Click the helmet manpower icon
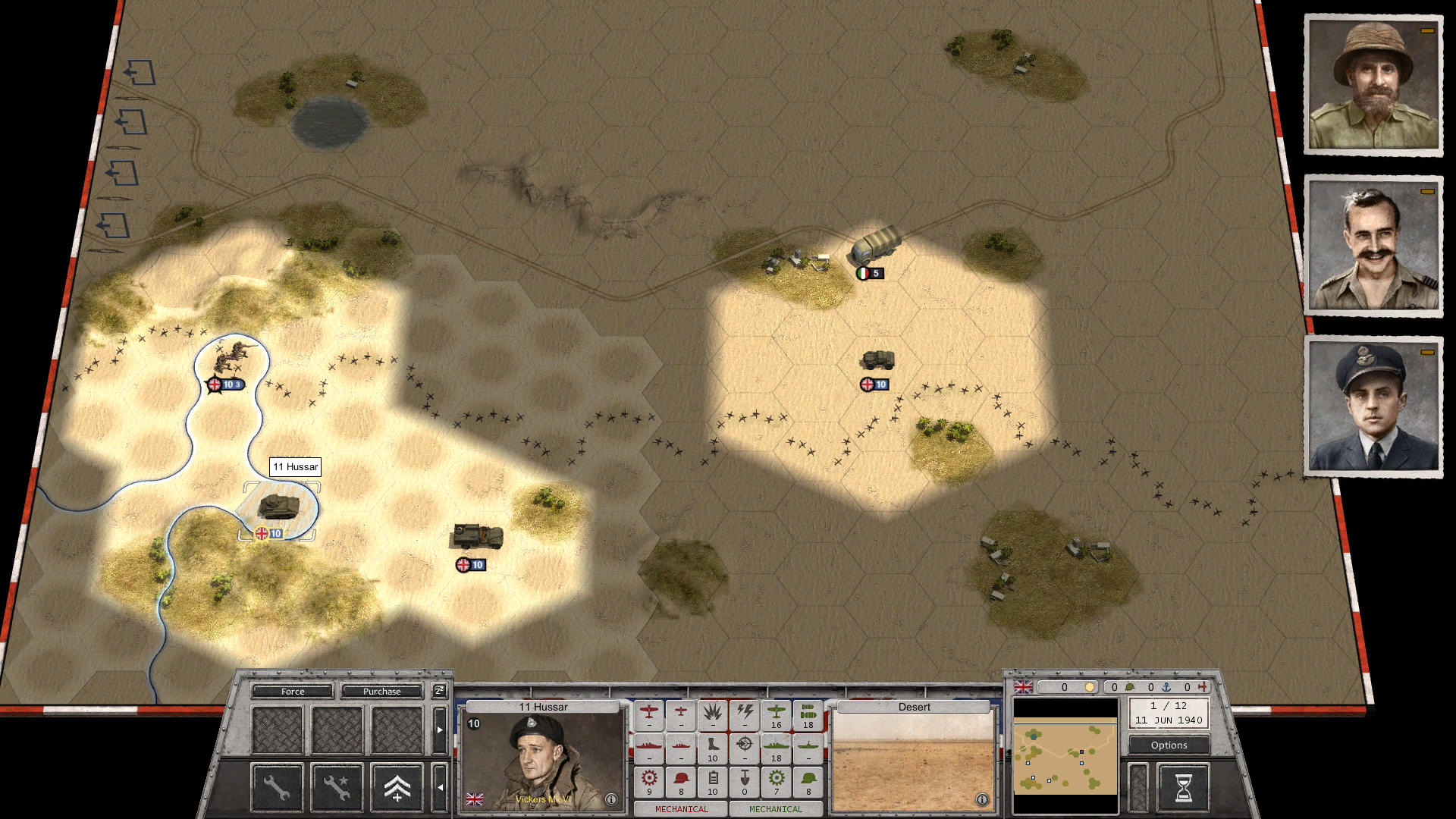1456x819 pixels. 1129,686
